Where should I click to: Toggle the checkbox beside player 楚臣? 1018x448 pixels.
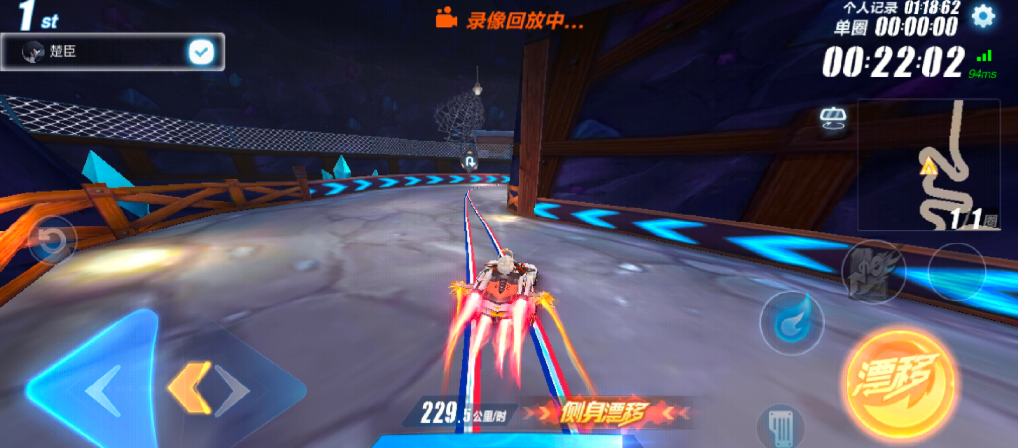tap(202, 53)
